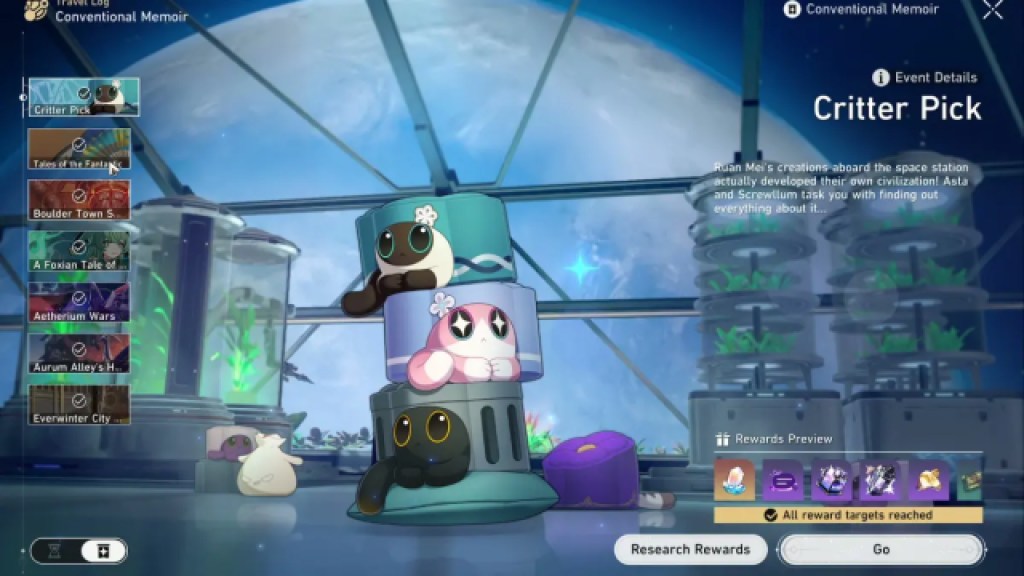Click the Go button
1024x576 pixels.
pos(881,549)
